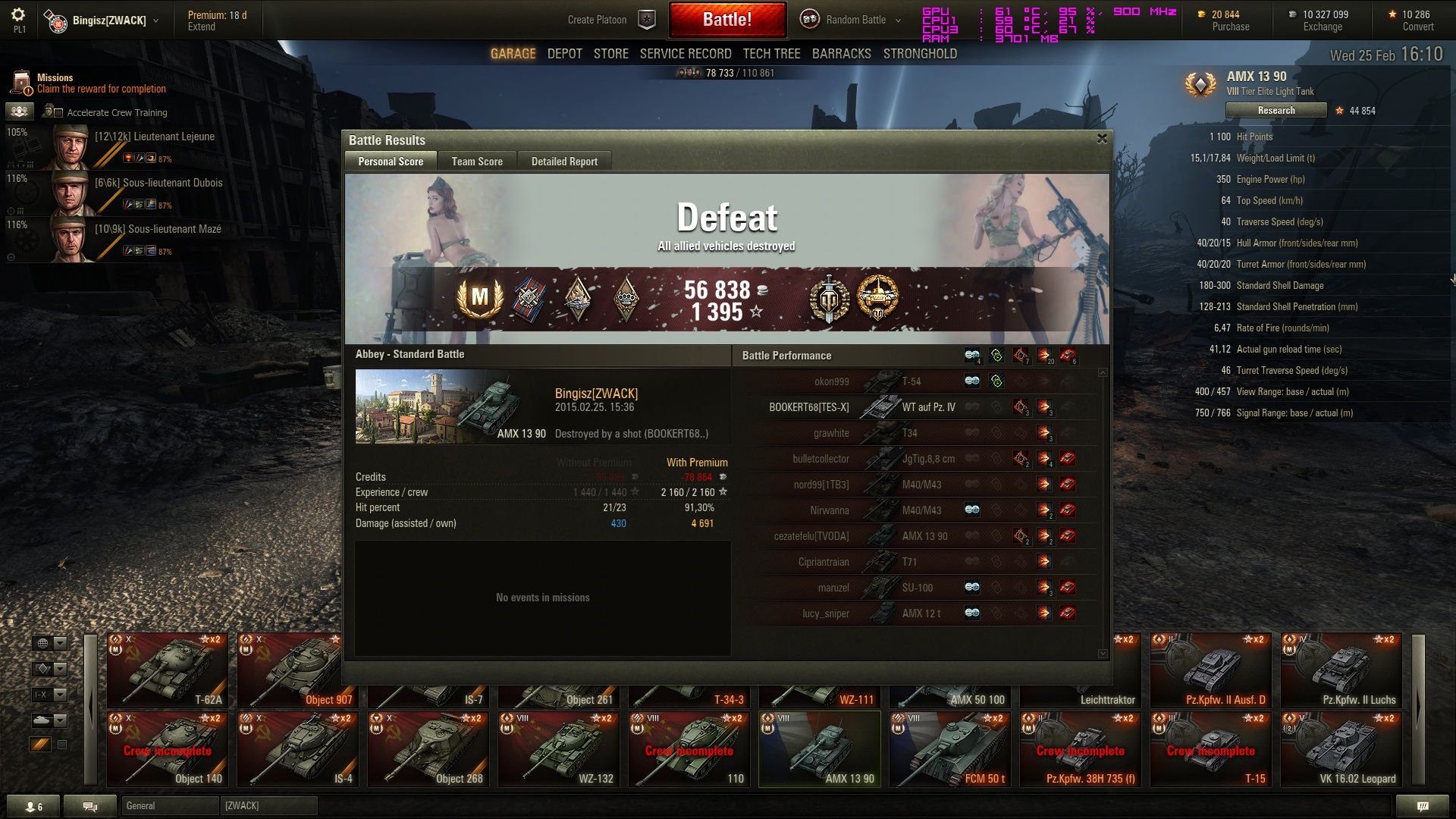Switch to the Team Score tab
The height and width of the screenshot is (819, 1456).
(x=477, y=162)
